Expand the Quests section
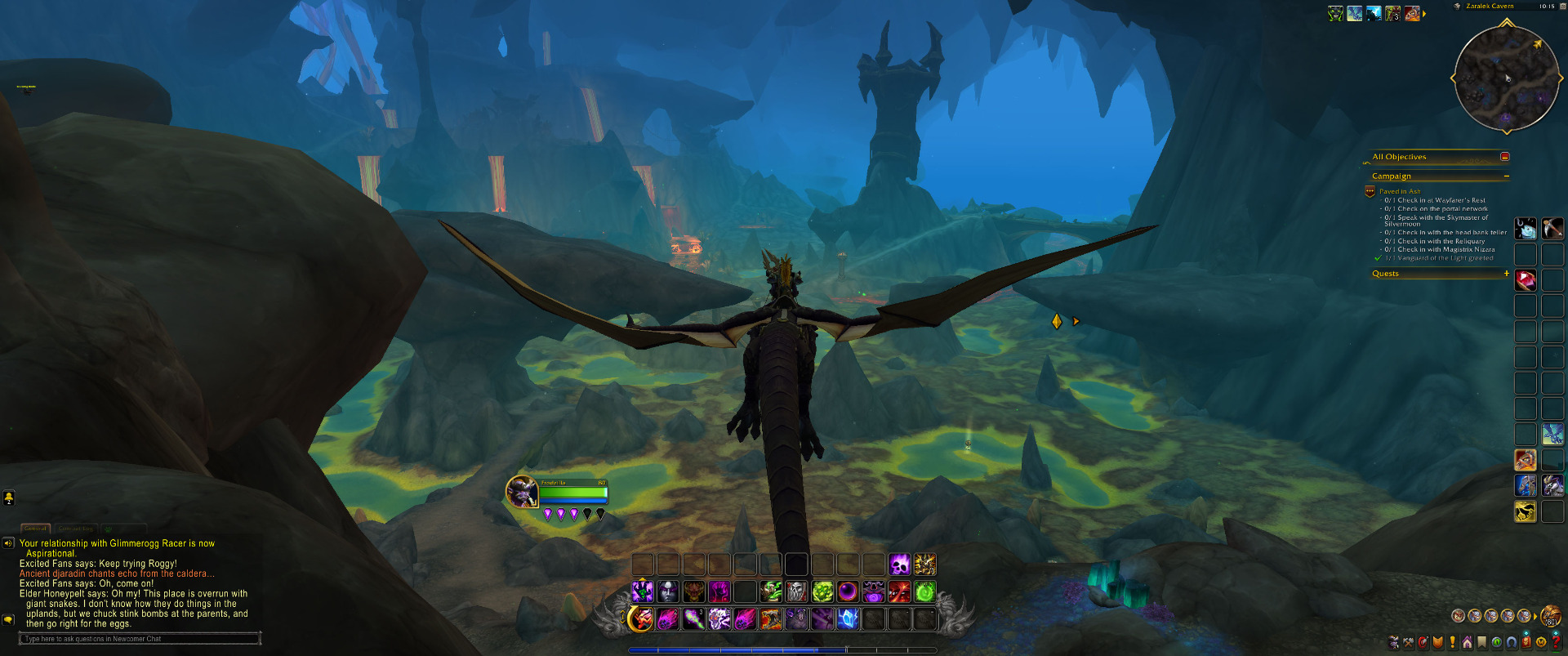Screen dimensions: 1568x656 pyautogui.click(x=1506, y=274)
